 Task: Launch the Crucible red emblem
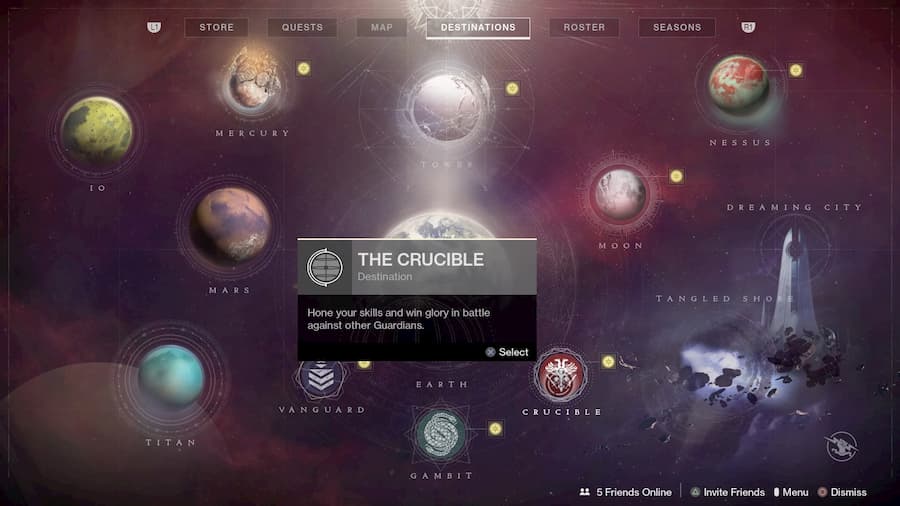(559, 376)
